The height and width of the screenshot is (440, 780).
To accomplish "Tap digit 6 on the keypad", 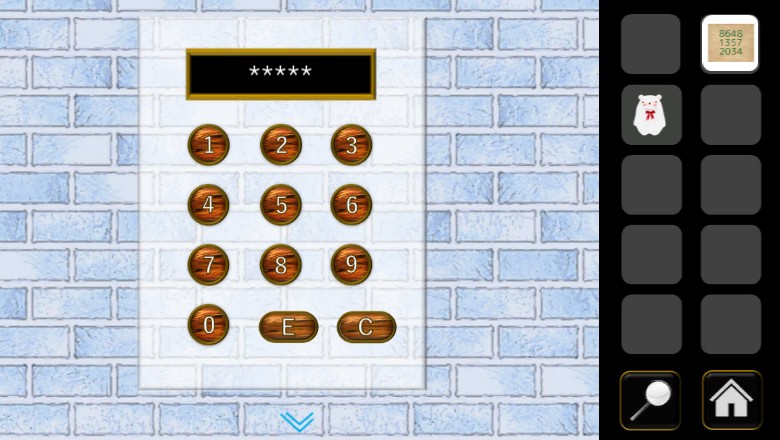I will coord(351,205).
